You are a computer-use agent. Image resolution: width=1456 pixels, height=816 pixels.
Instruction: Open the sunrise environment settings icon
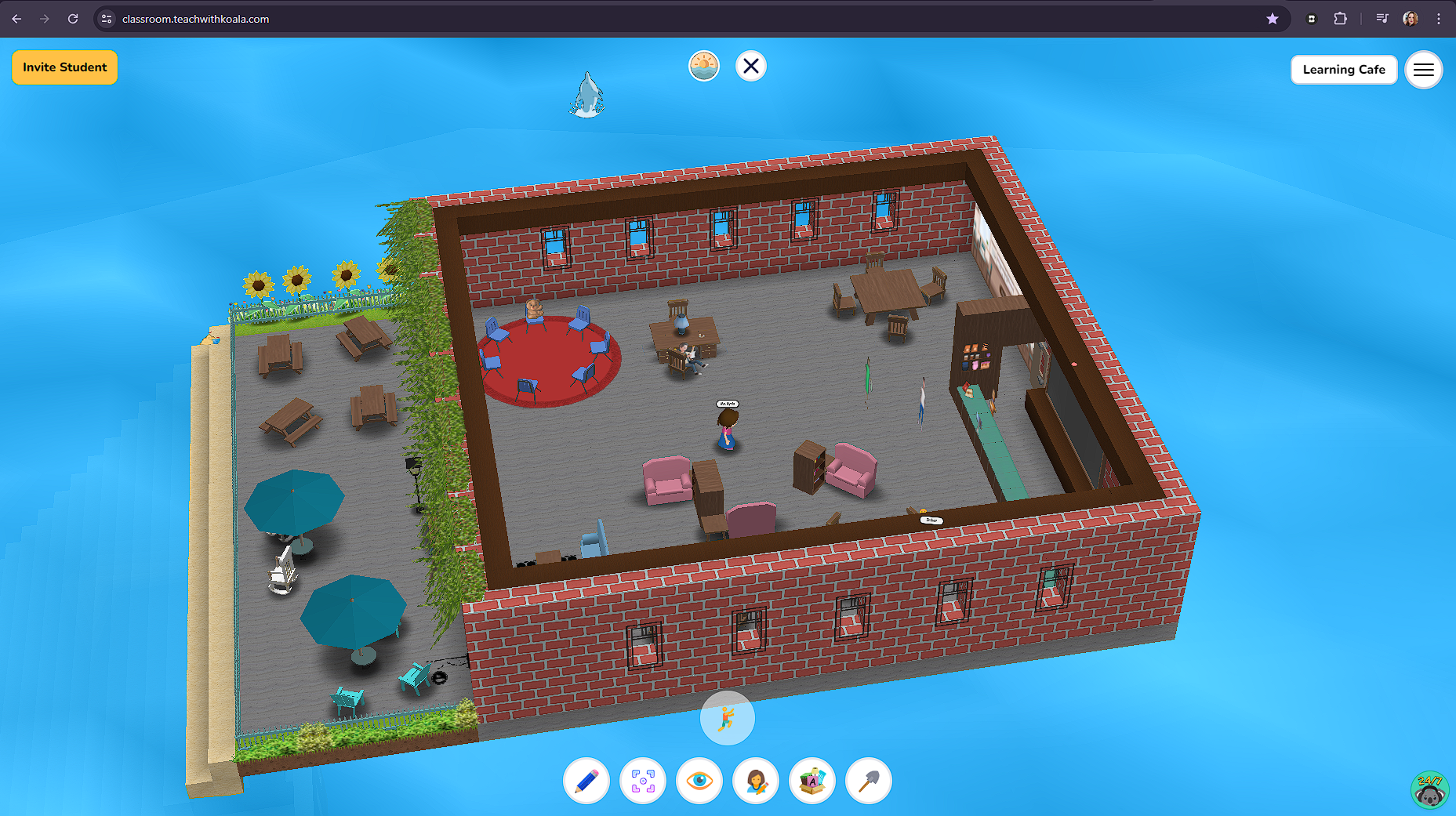[x=703, y=66]
